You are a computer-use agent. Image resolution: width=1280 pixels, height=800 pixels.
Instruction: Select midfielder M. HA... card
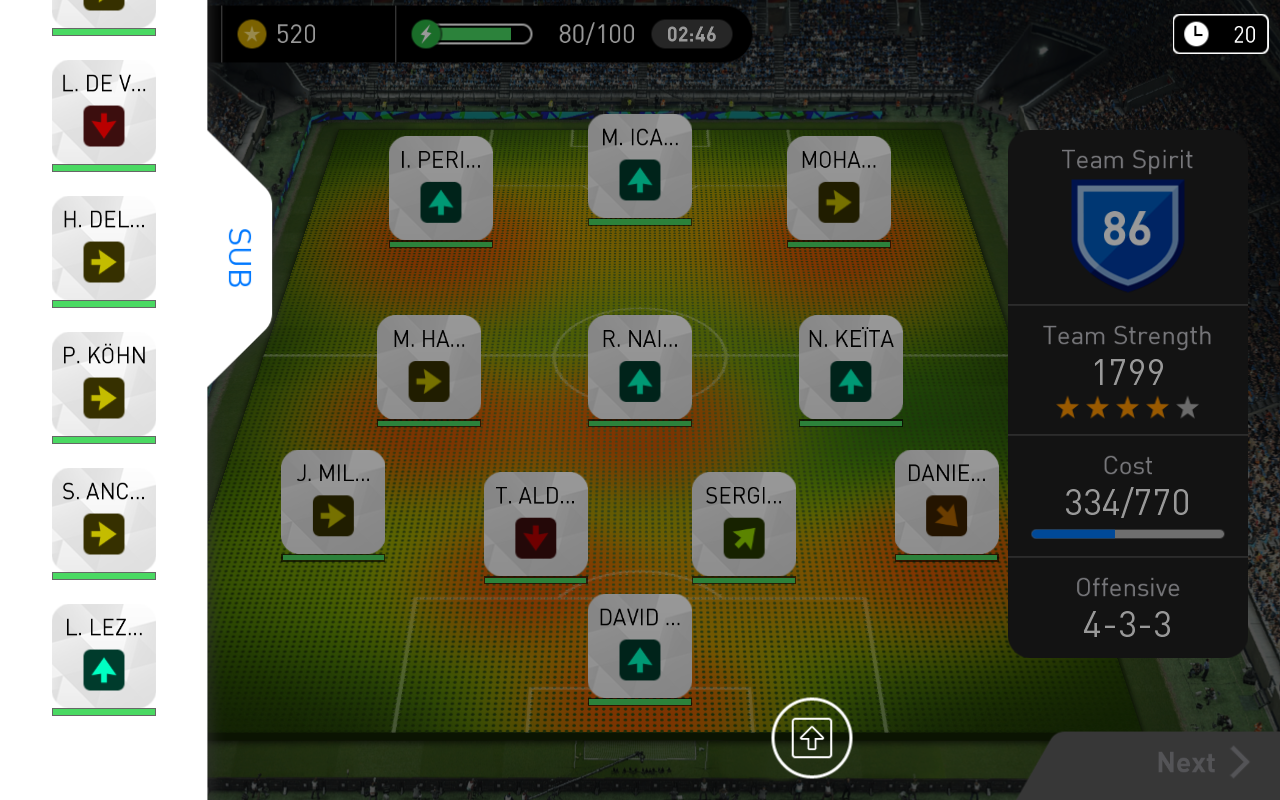pyautogui.click(x=429, y=368)
